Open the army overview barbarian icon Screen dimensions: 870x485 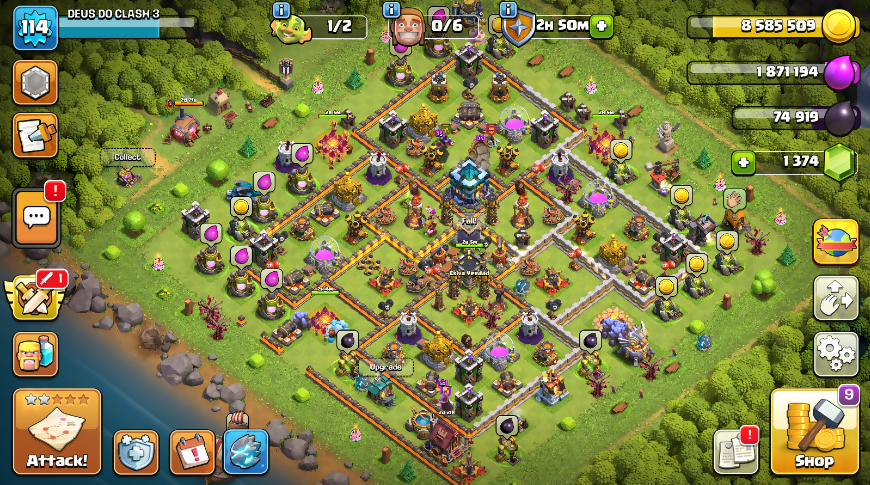pos(35,353)
